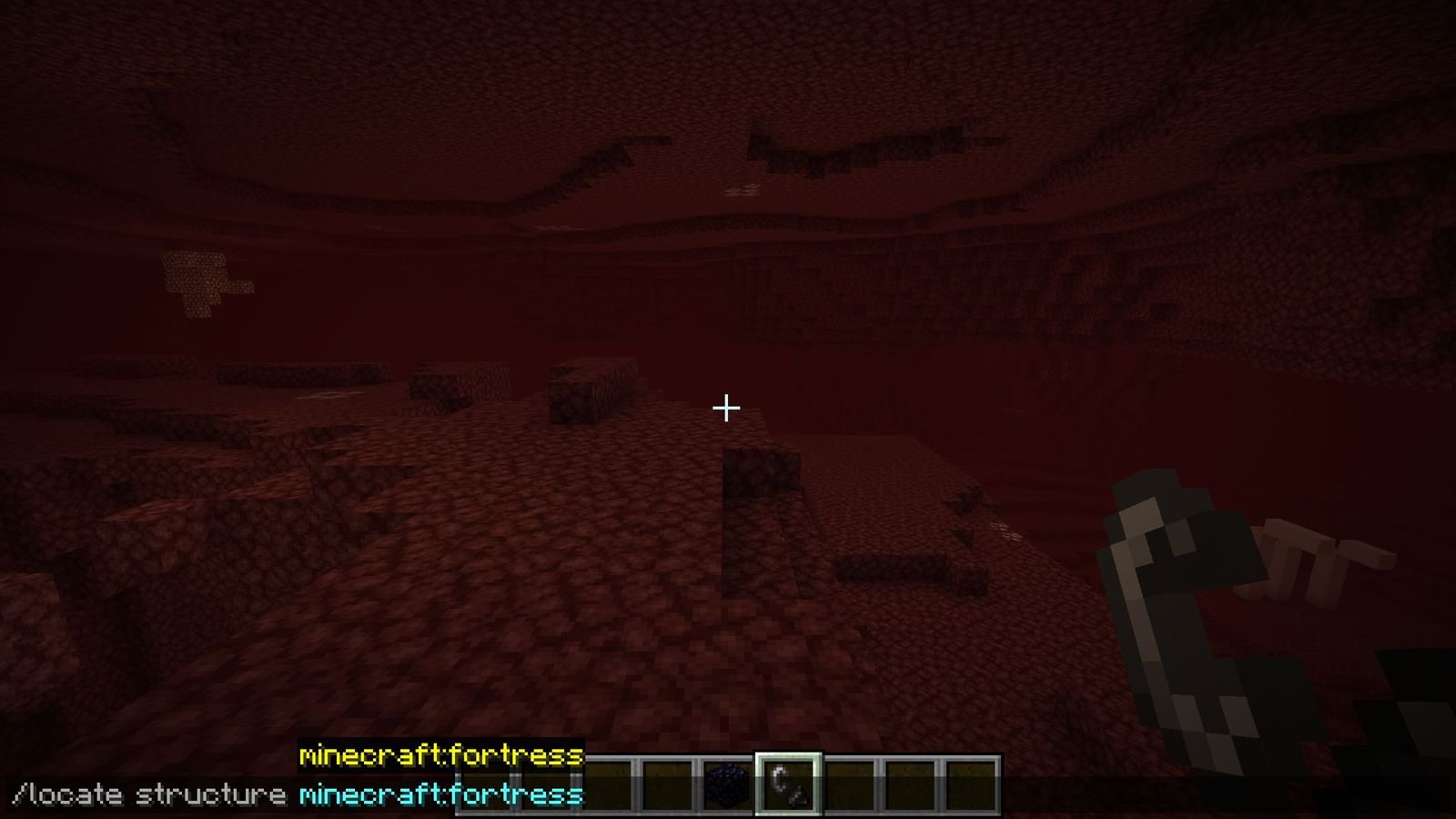Click the last hotbar slot
Image resolution: width=1456 pixels, height=819 pixels.
[970, 784]
